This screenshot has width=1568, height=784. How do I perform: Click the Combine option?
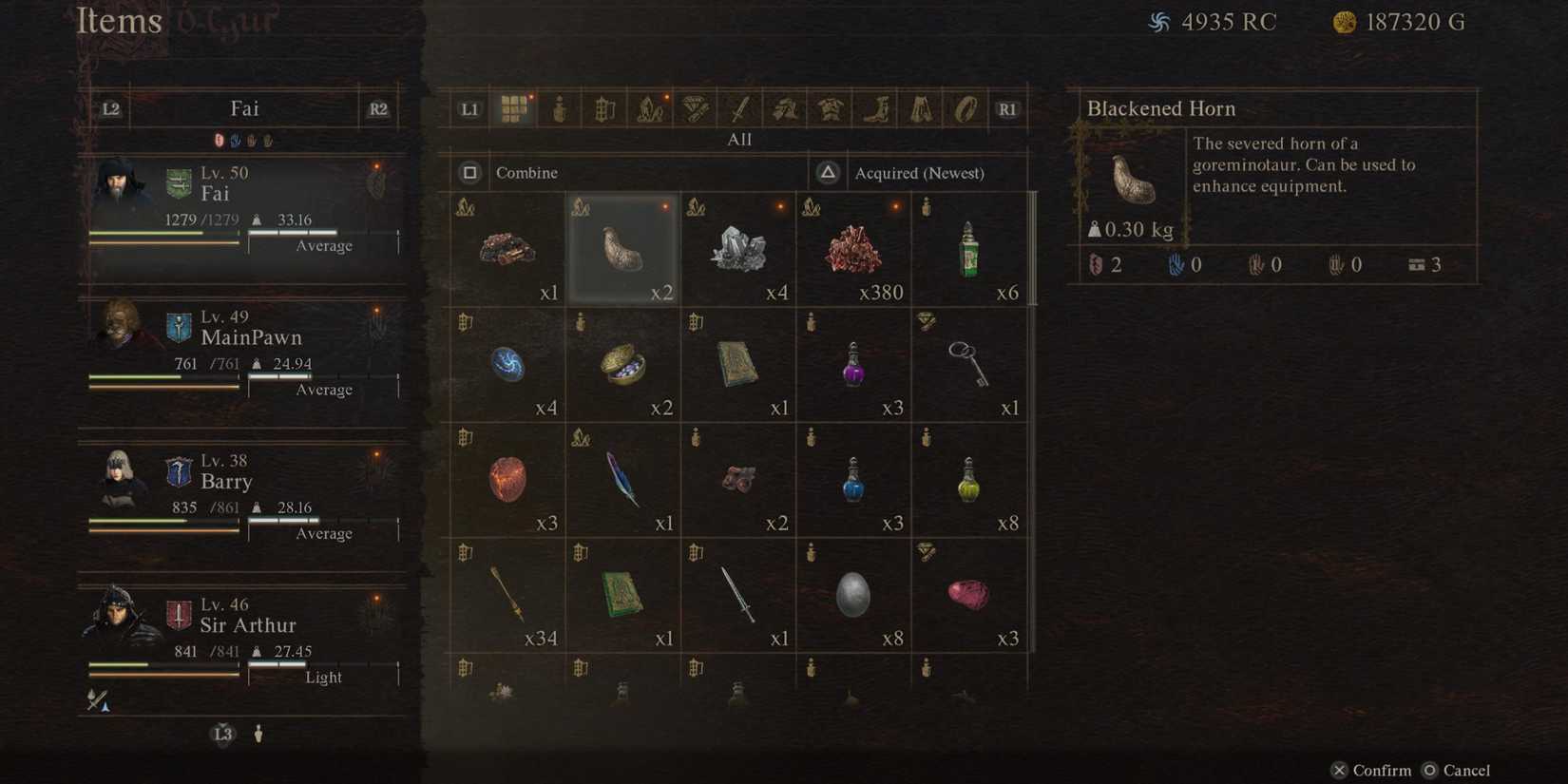click(526, 172)
